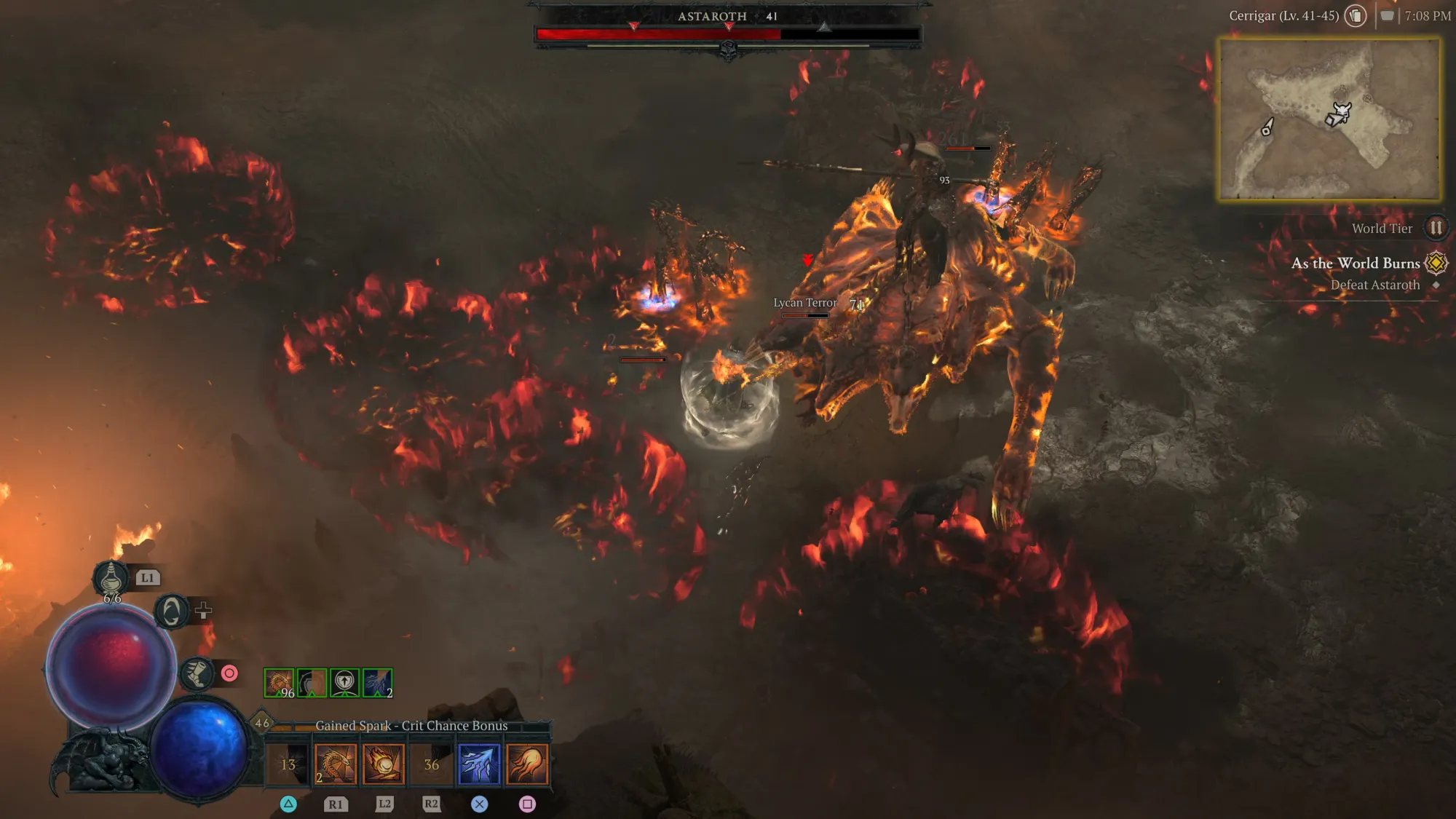Use the healing potion icon

tap(111, 579)
